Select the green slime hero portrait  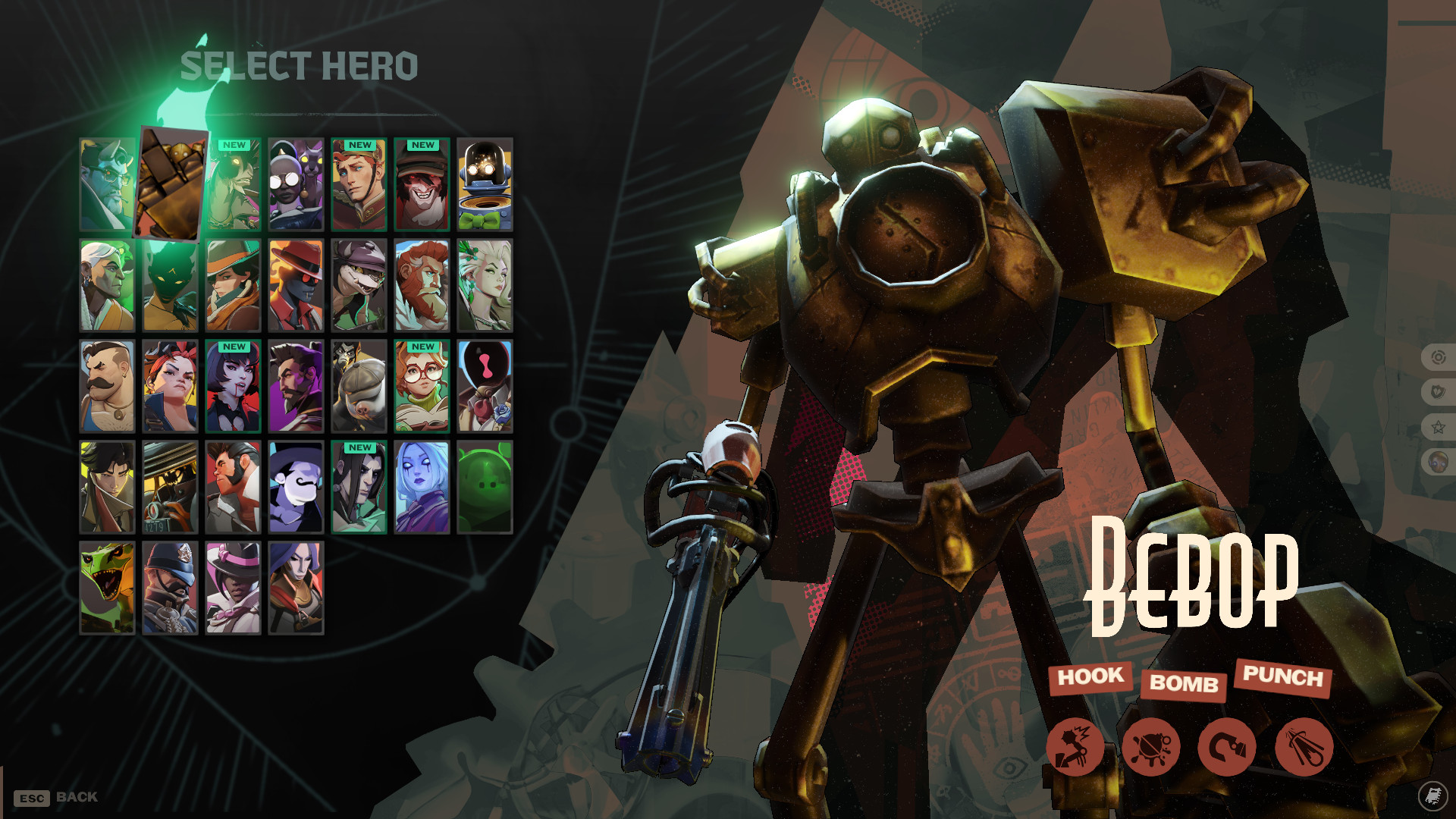[485, 489]
